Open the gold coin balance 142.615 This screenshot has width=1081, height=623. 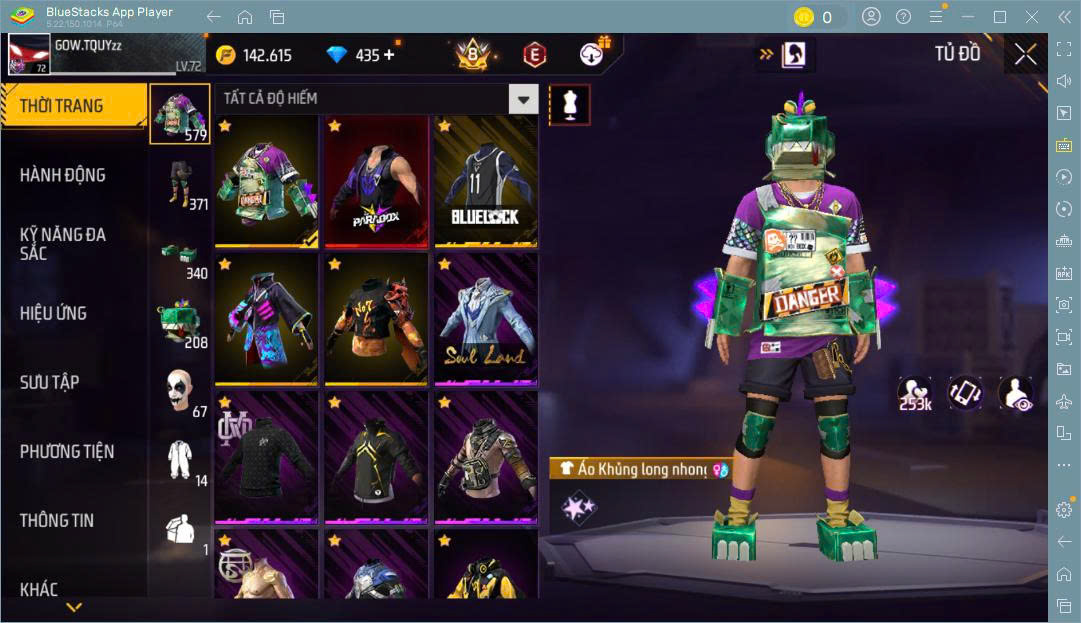254,55
